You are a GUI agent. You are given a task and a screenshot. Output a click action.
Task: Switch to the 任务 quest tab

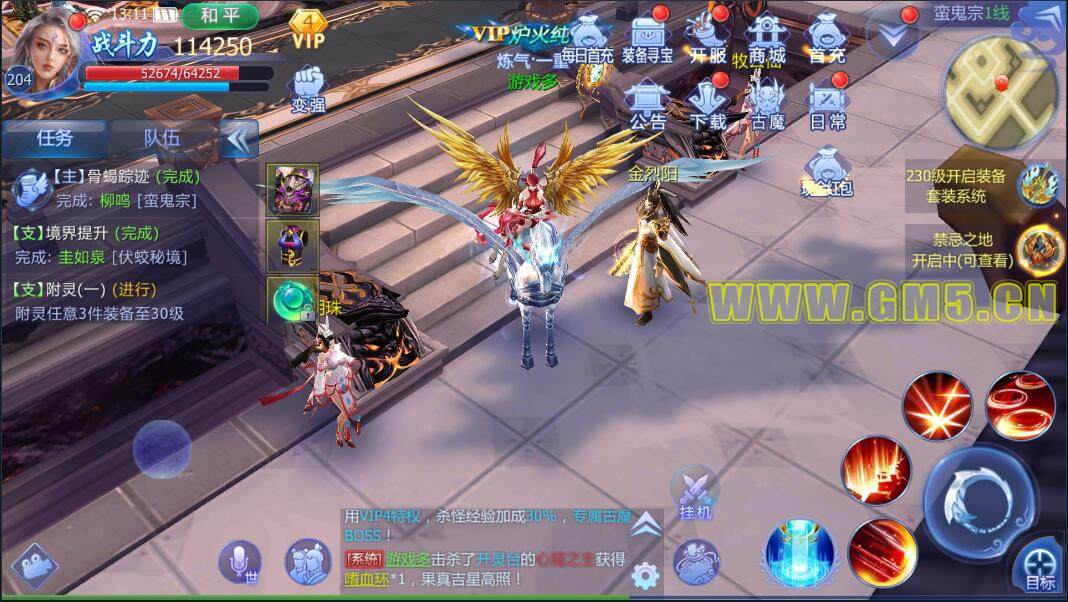[x=55, y=138]
